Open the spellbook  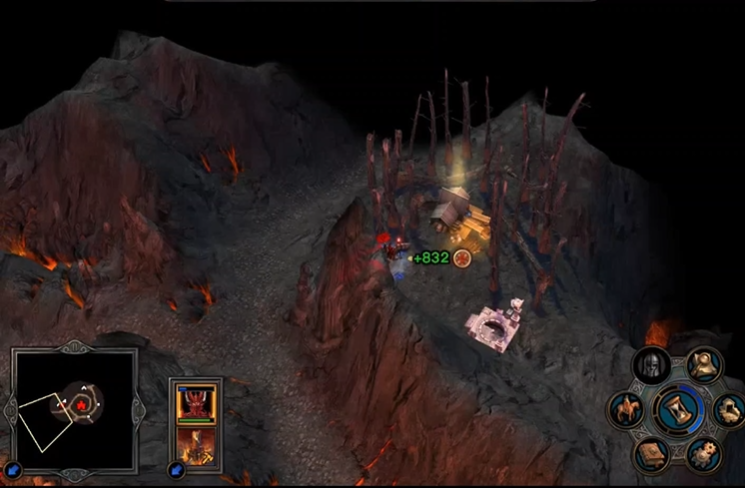[652, 454]
